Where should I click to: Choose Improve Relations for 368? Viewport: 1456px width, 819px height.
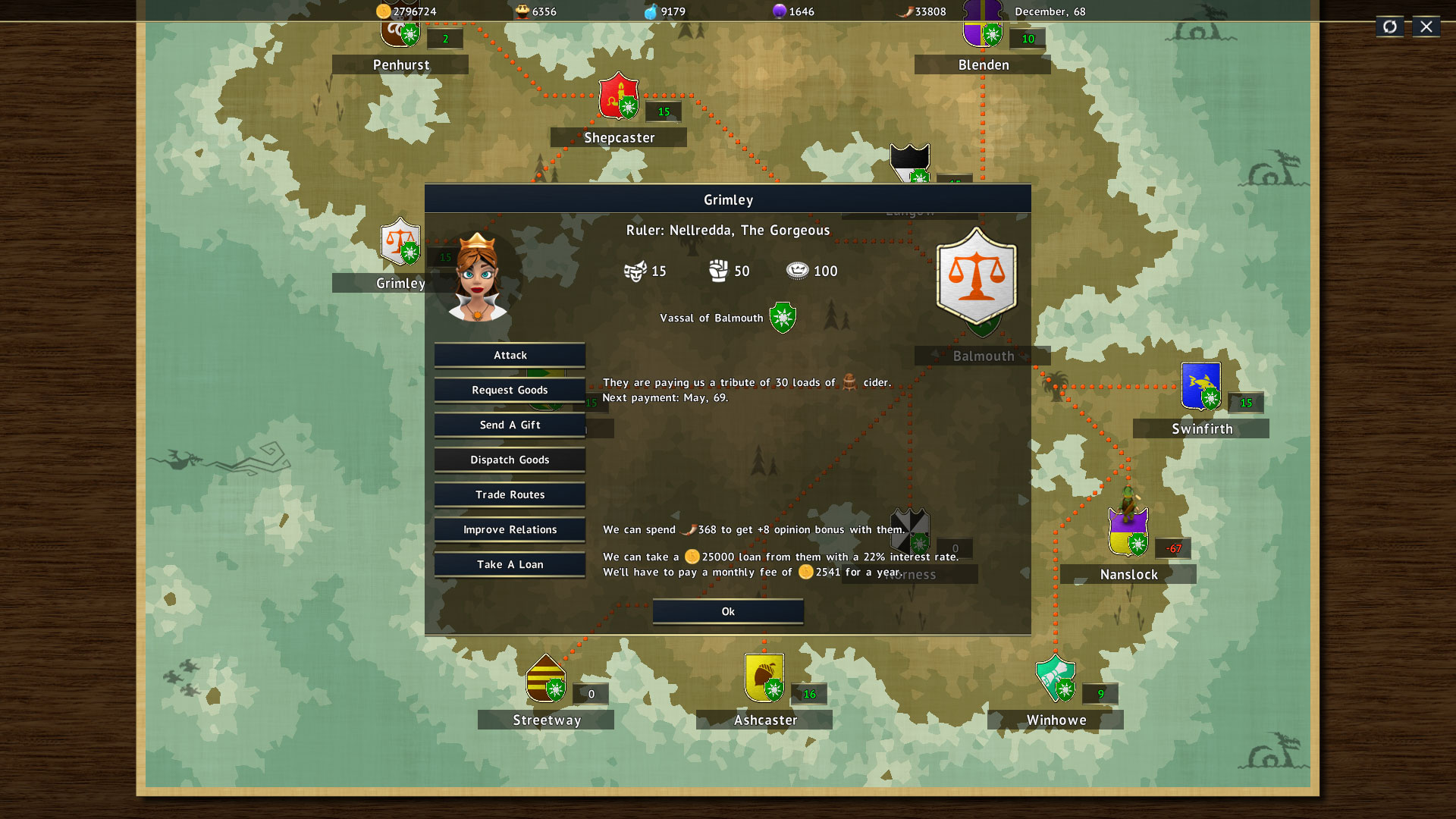[510, 529]
